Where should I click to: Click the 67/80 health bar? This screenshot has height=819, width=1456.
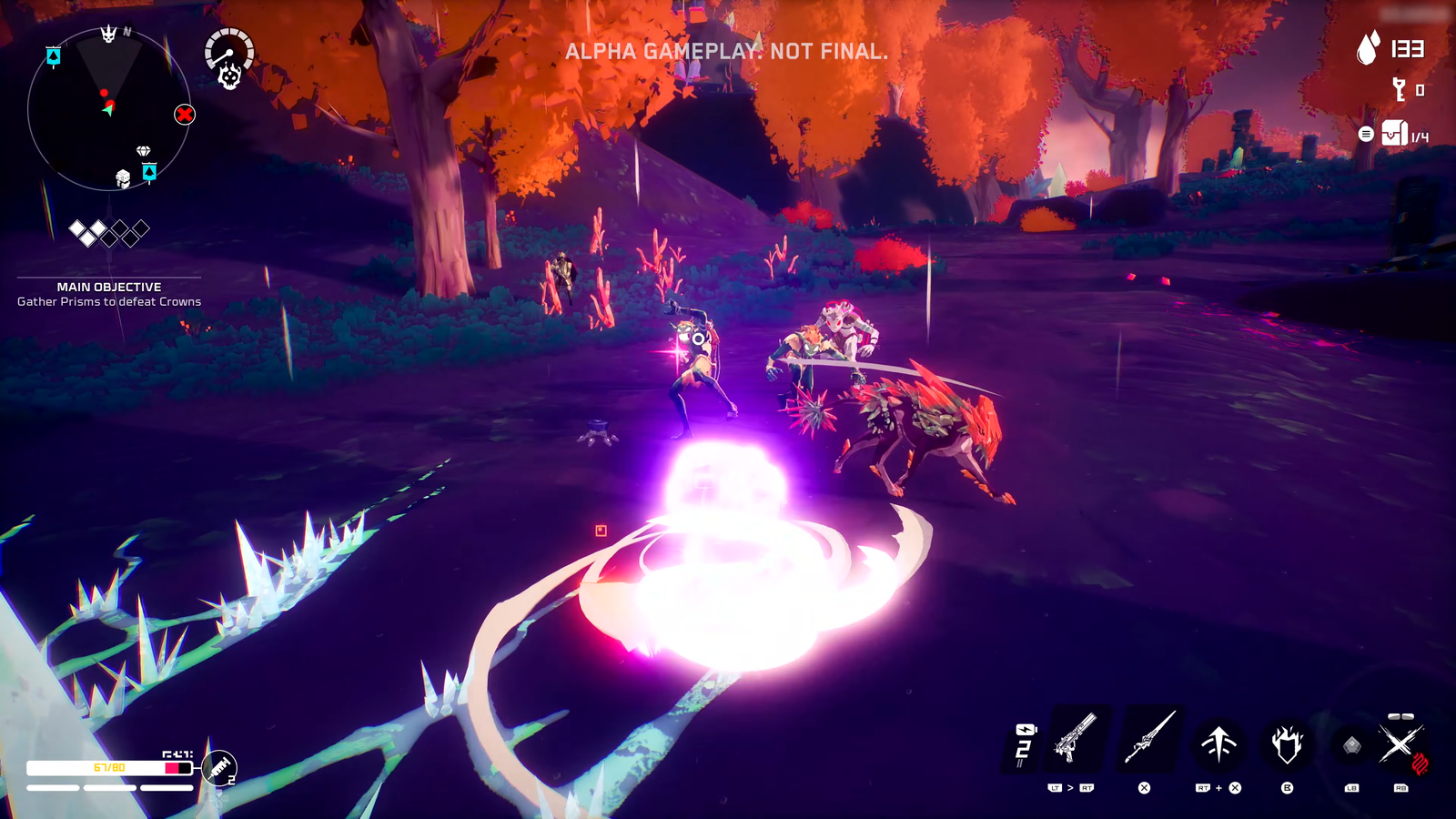click(109, 767)
